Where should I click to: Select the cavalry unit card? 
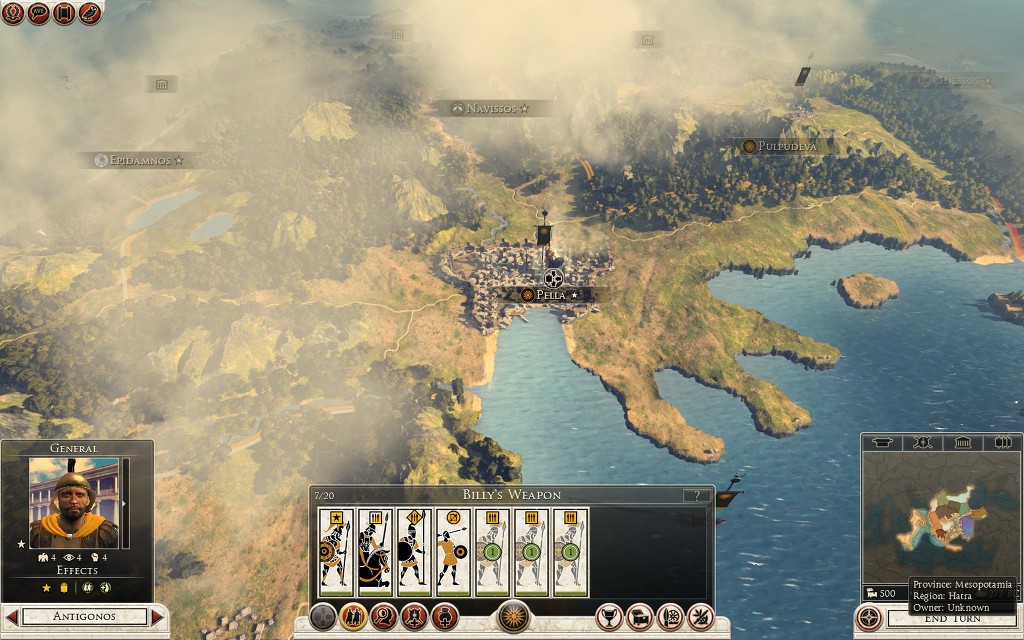(375, 552)
